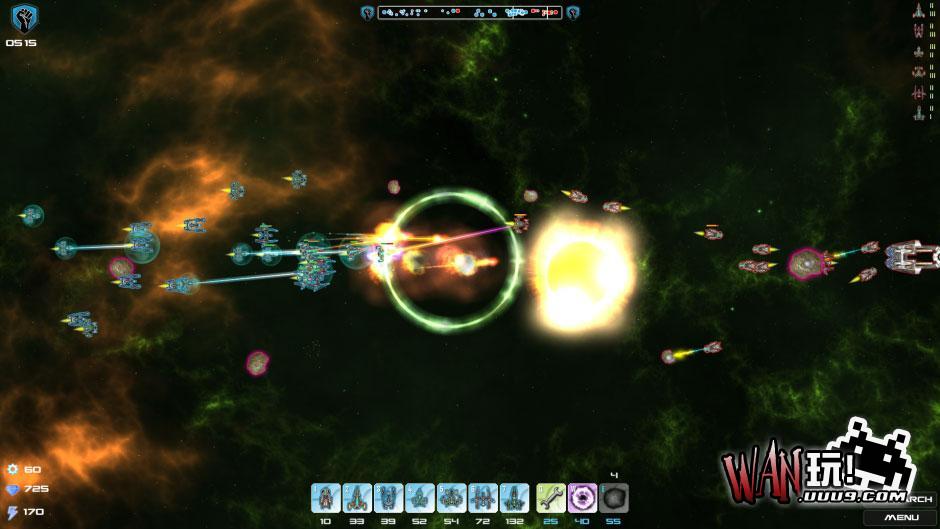Launch the grey asteroid ability
Image resolution: width=940 pixels, height=529 pixels.
point(613,497)
